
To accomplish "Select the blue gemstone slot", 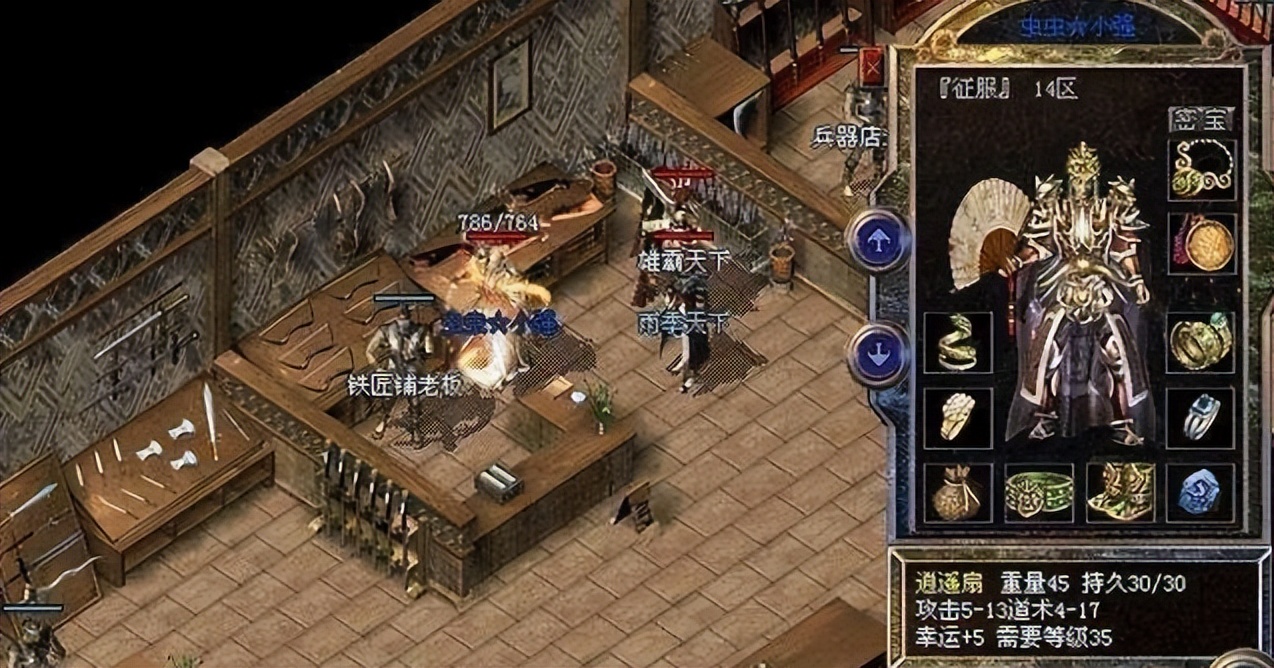I will click(1201, 492).
